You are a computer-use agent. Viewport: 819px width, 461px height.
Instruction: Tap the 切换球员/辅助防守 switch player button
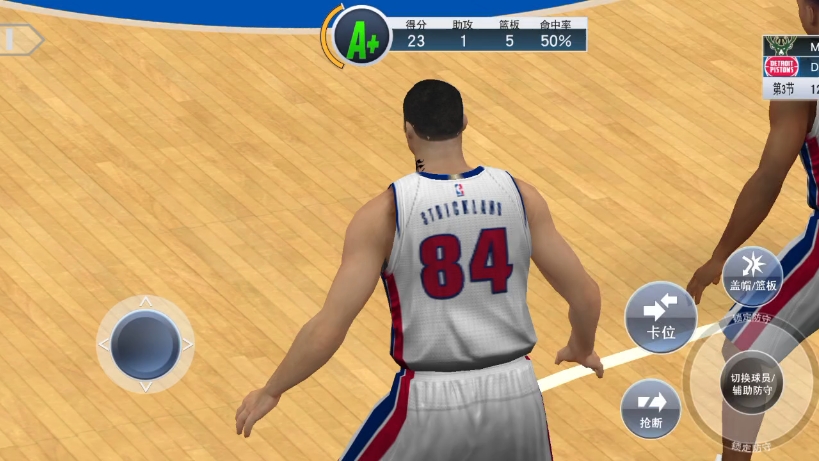click(x=752, y=383)
